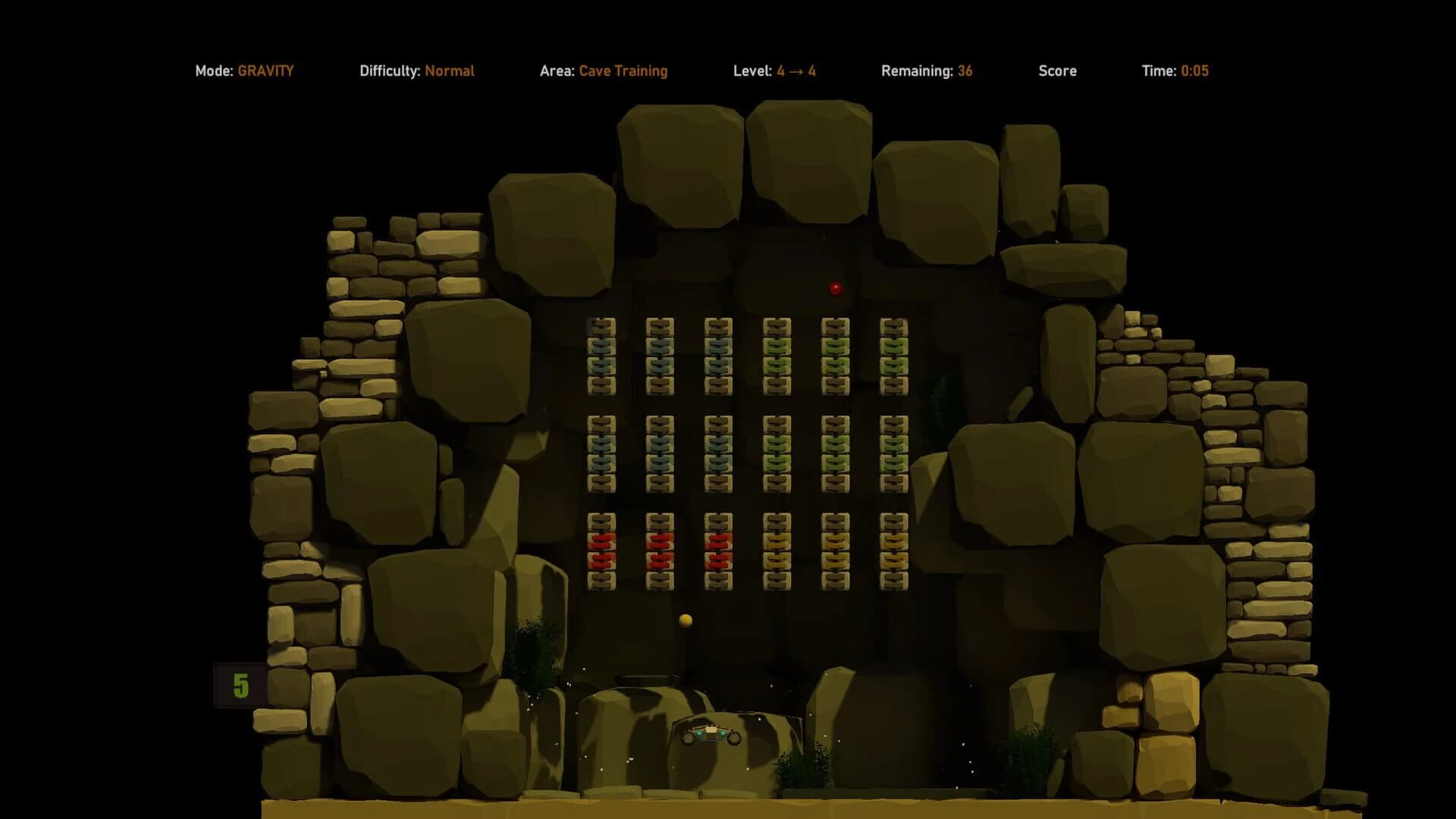The image size is (1456, 819).
Task: Select the Score header in the top bar
Action: coord(1057,71)
